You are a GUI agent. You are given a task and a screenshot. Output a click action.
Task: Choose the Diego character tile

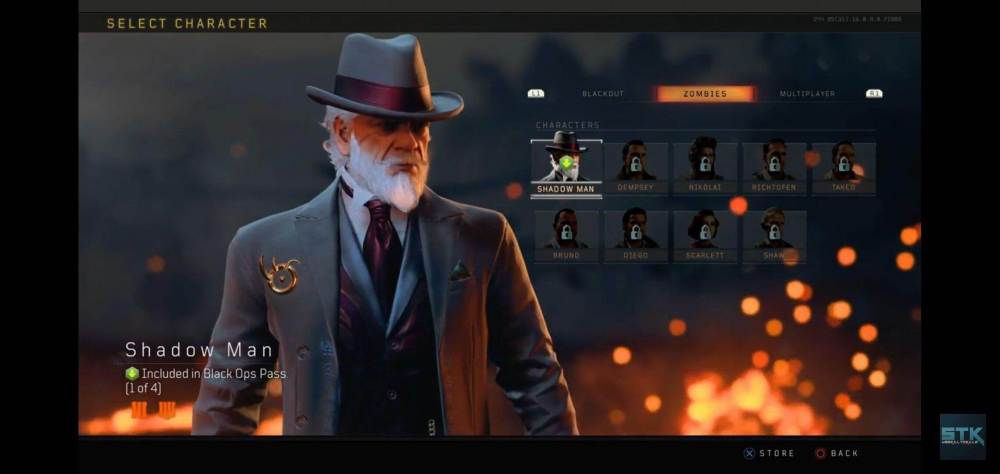pos(635,233)
